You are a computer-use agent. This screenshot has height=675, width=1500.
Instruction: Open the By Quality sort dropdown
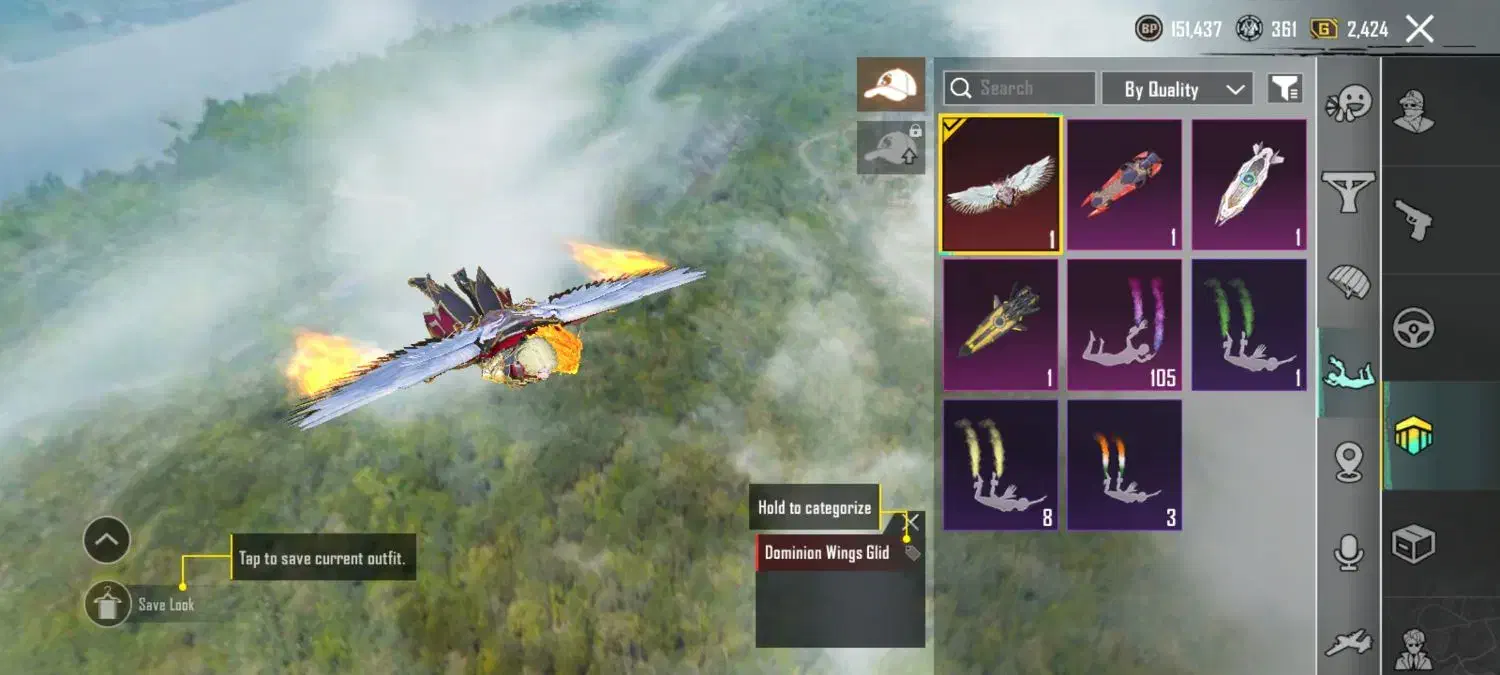coord(1177,89)
